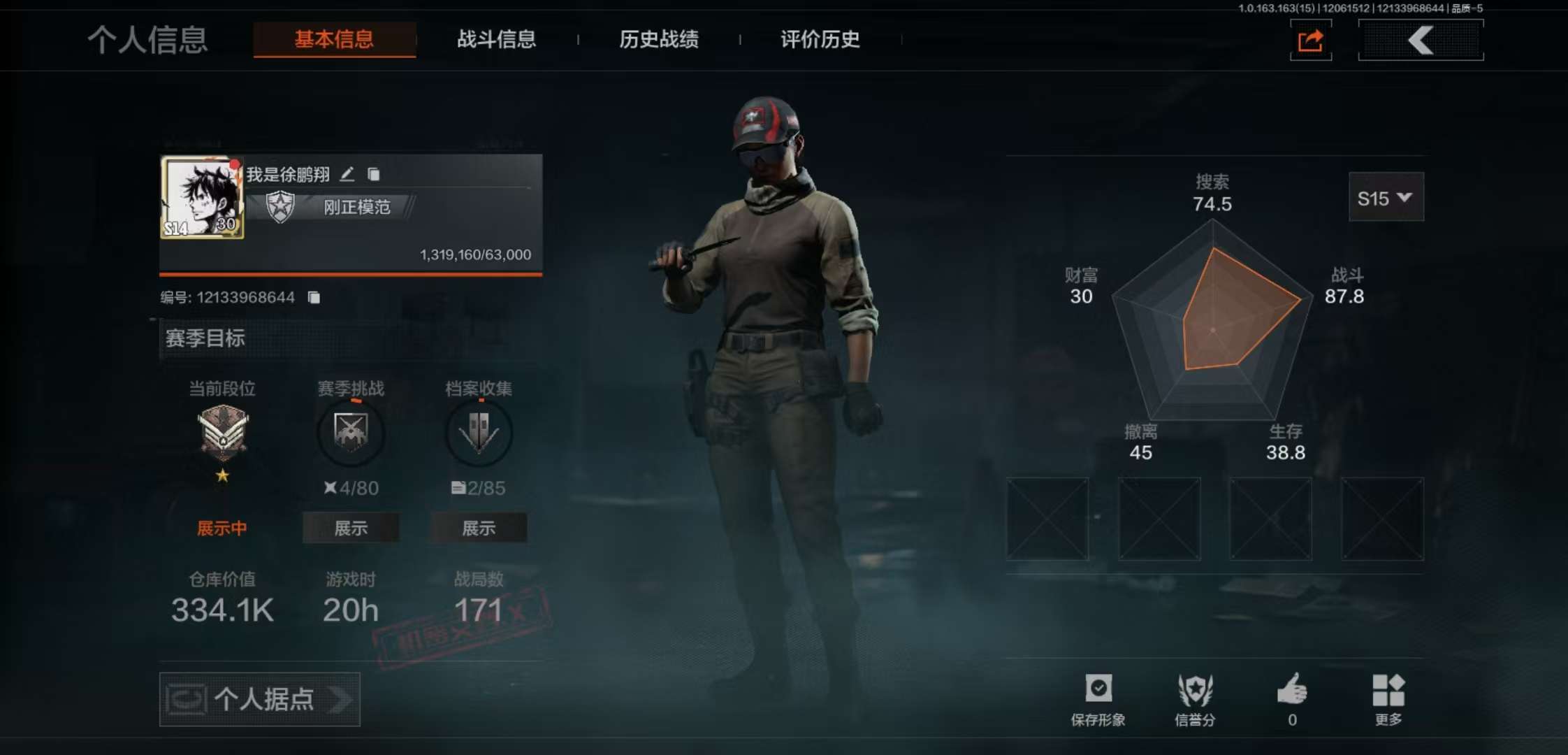This screenshot has width=1568, height=755.
Task: Click the 赛季挑战 crossed-swords emblem
Action: point(351,433)
